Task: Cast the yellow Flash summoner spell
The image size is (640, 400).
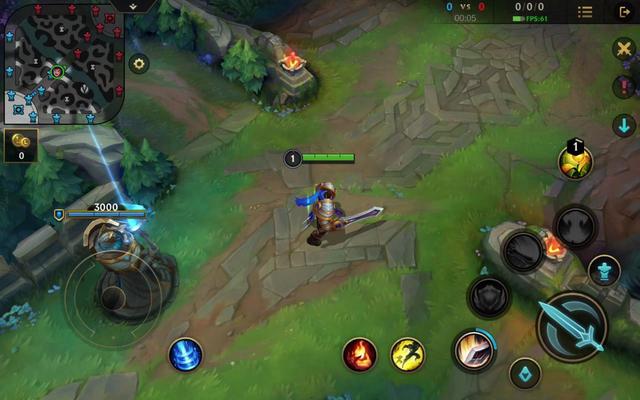Action: tap(408, 353)
